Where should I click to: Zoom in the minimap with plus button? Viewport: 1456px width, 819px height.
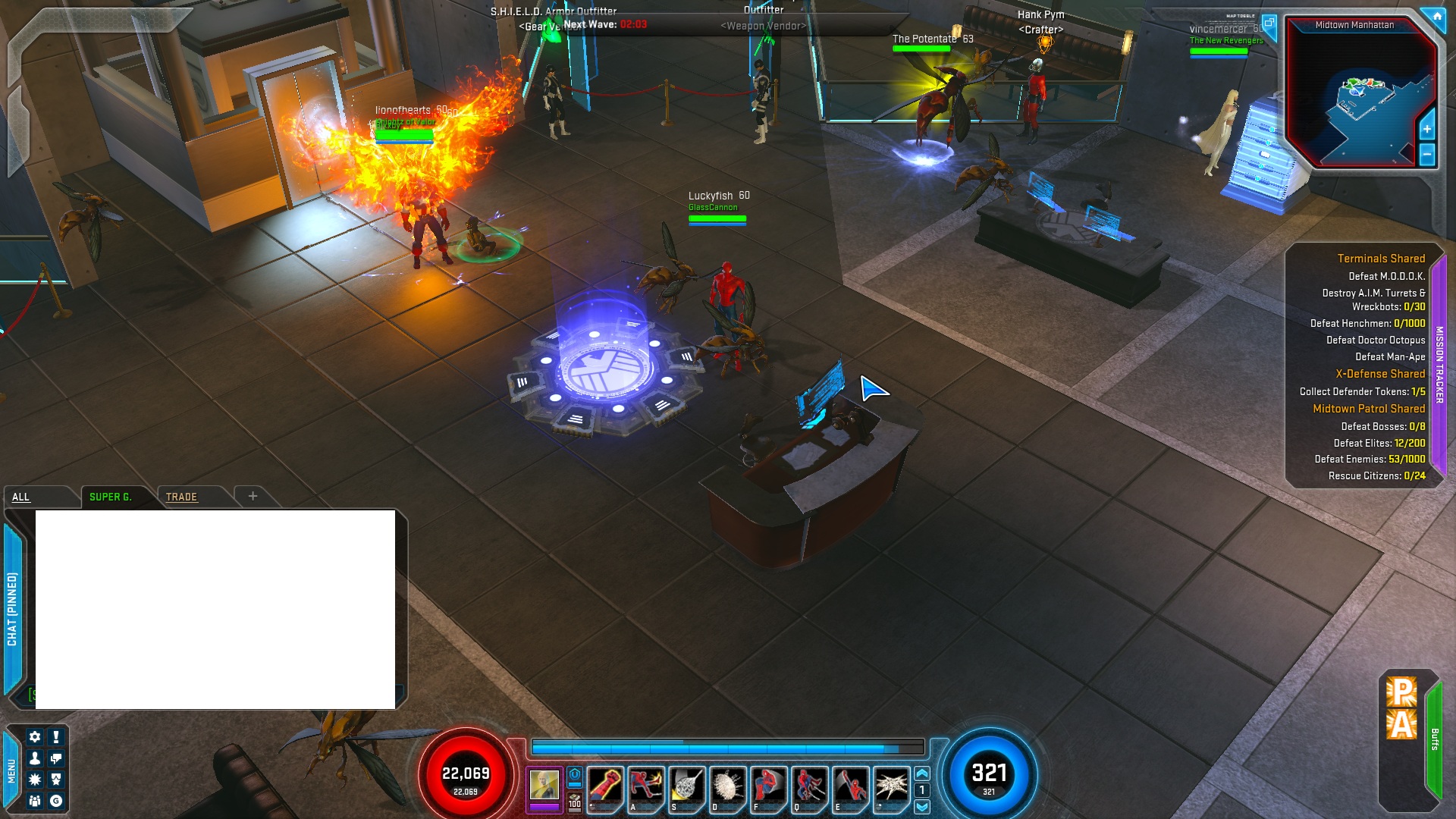[x=1426, y=129]
